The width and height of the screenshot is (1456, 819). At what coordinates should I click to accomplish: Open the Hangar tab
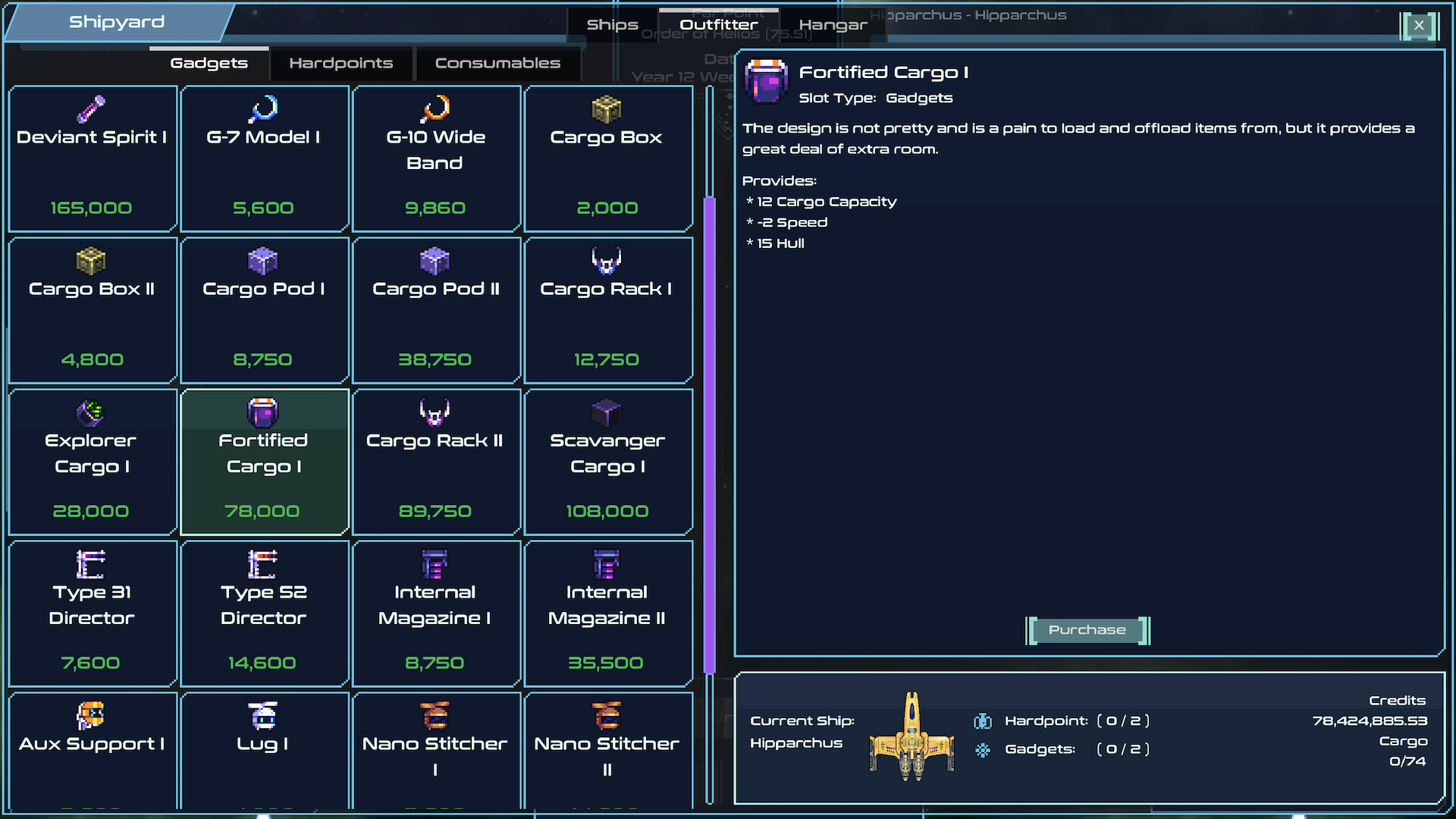(x=833, y=24)
